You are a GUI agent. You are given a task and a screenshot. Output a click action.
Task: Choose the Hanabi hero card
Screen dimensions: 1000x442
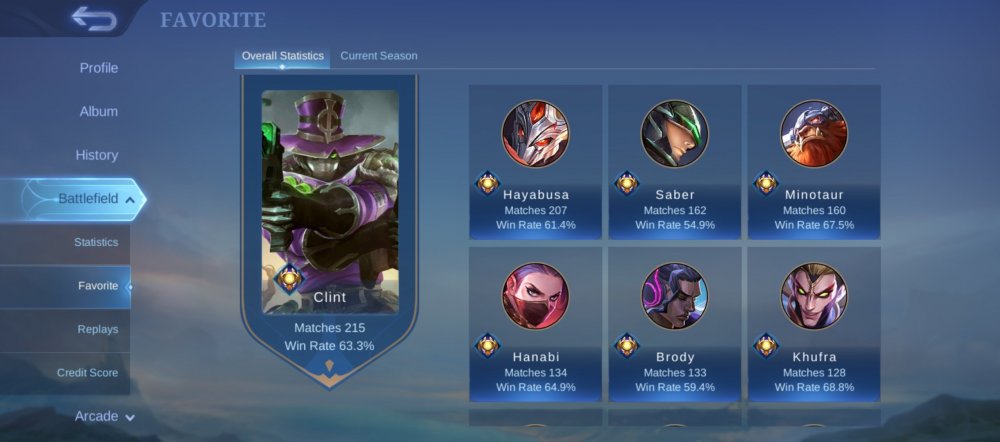click(x=535, y=324)
